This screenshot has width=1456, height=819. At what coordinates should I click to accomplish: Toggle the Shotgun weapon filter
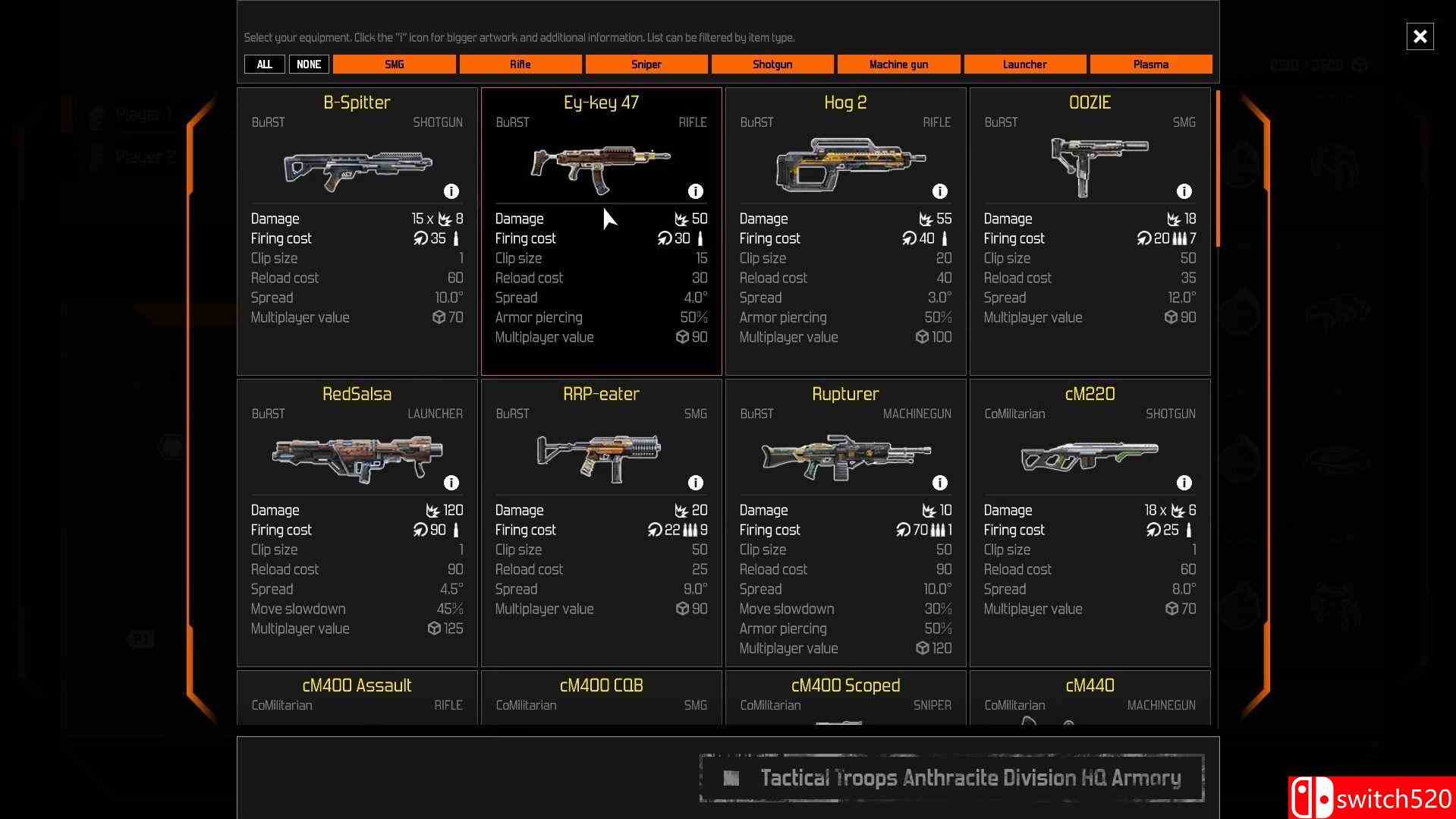click(772, 65)
